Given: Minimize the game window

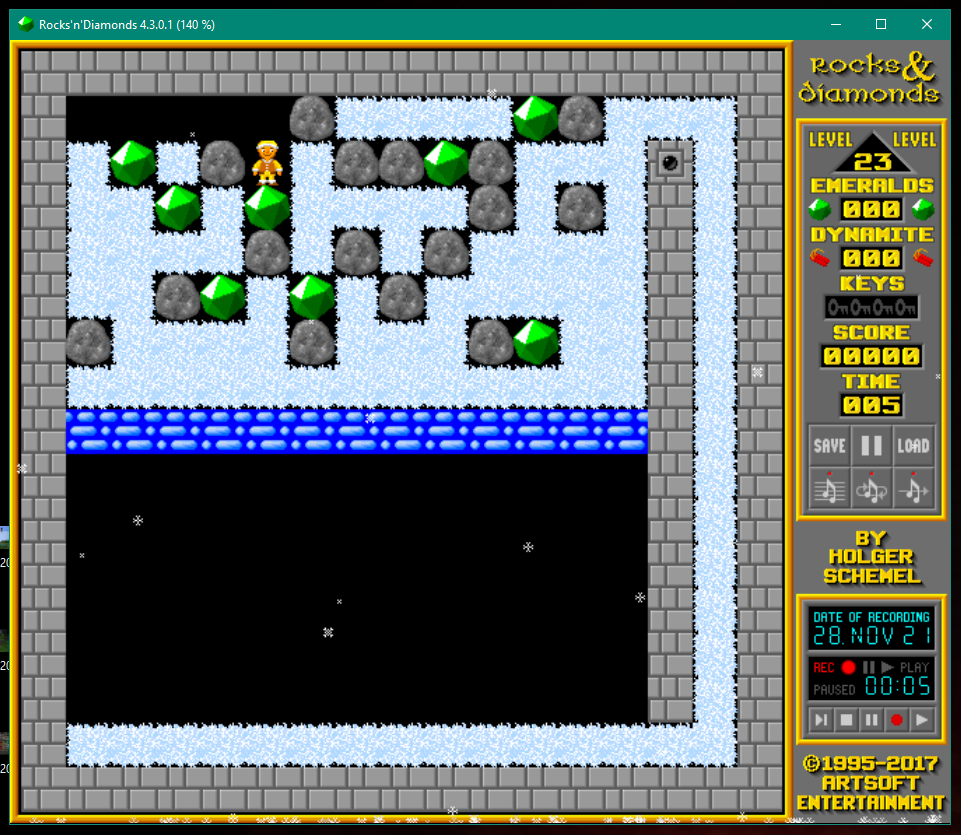Looking at the screenshot, I should click(835, 24).
